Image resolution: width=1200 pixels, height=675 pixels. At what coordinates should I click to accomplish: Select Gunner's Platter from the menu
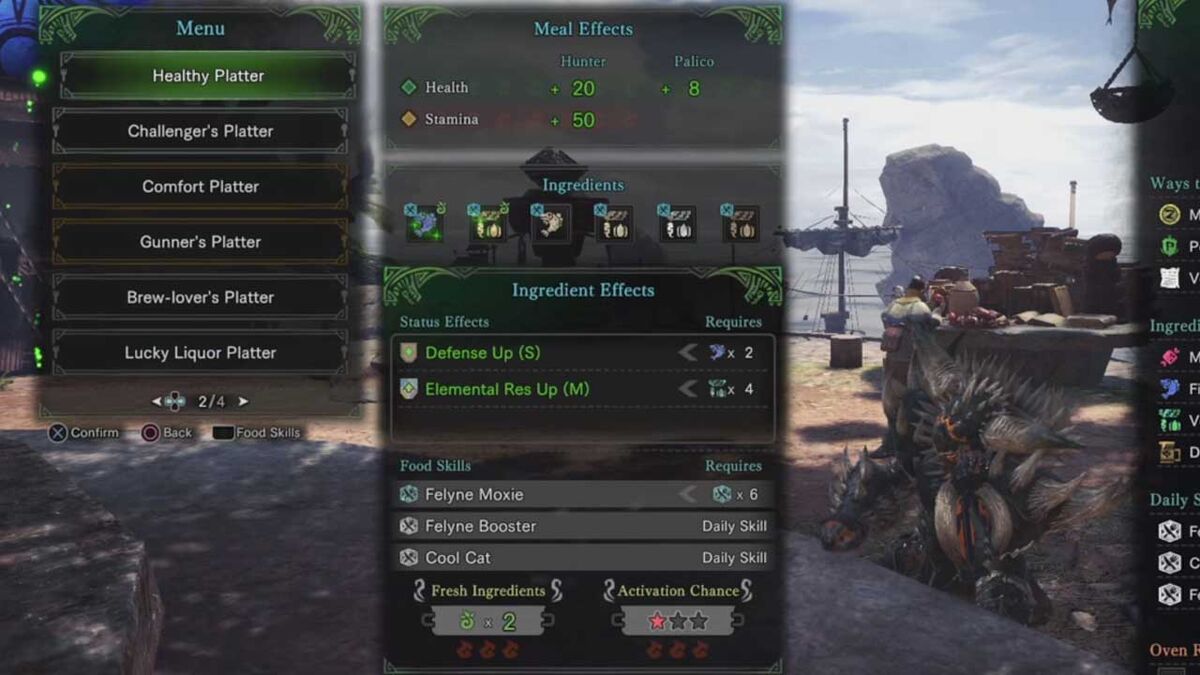tap(200, 242)
